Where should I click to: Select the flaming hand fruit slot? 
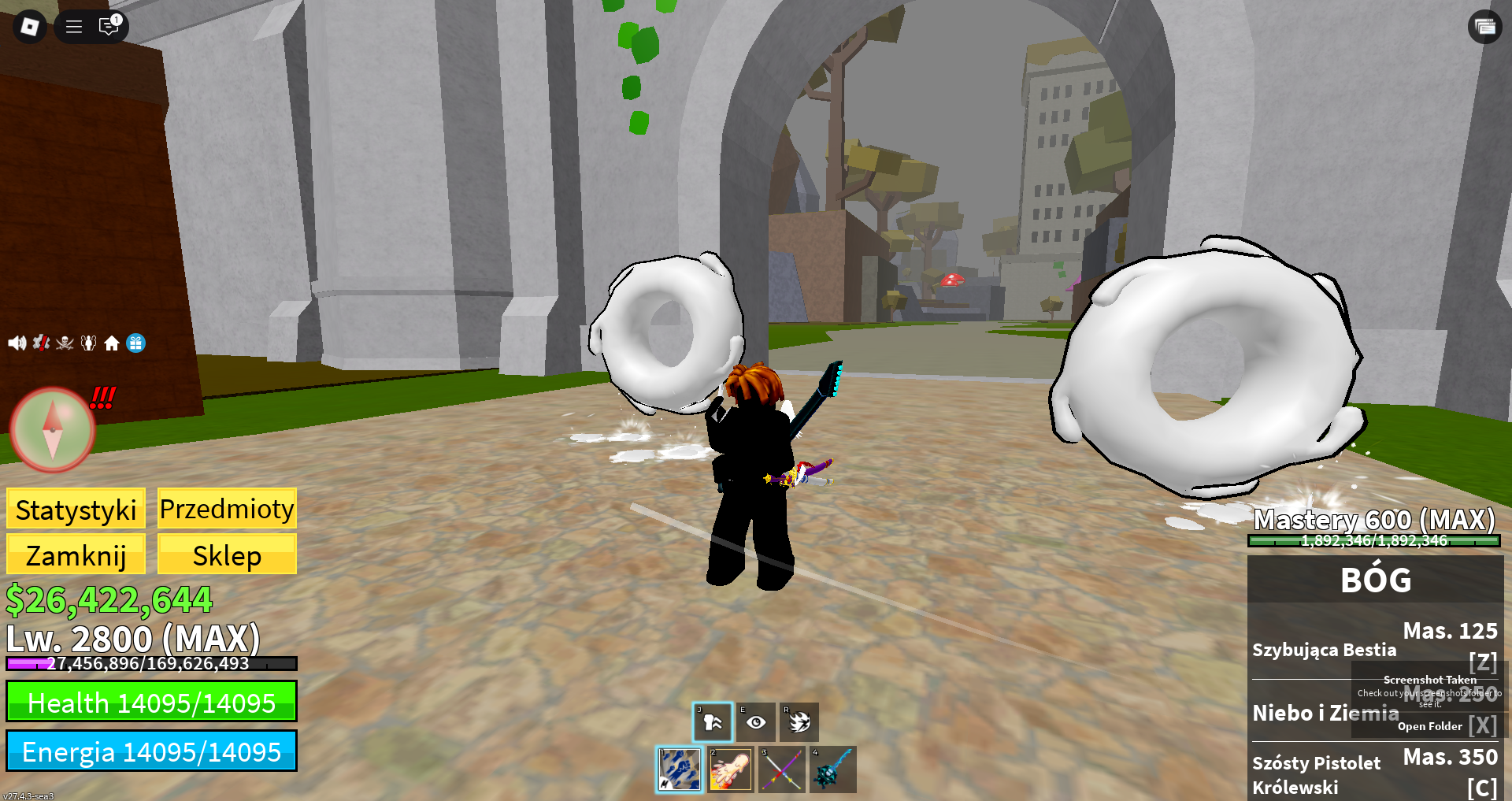click(730, 769)
